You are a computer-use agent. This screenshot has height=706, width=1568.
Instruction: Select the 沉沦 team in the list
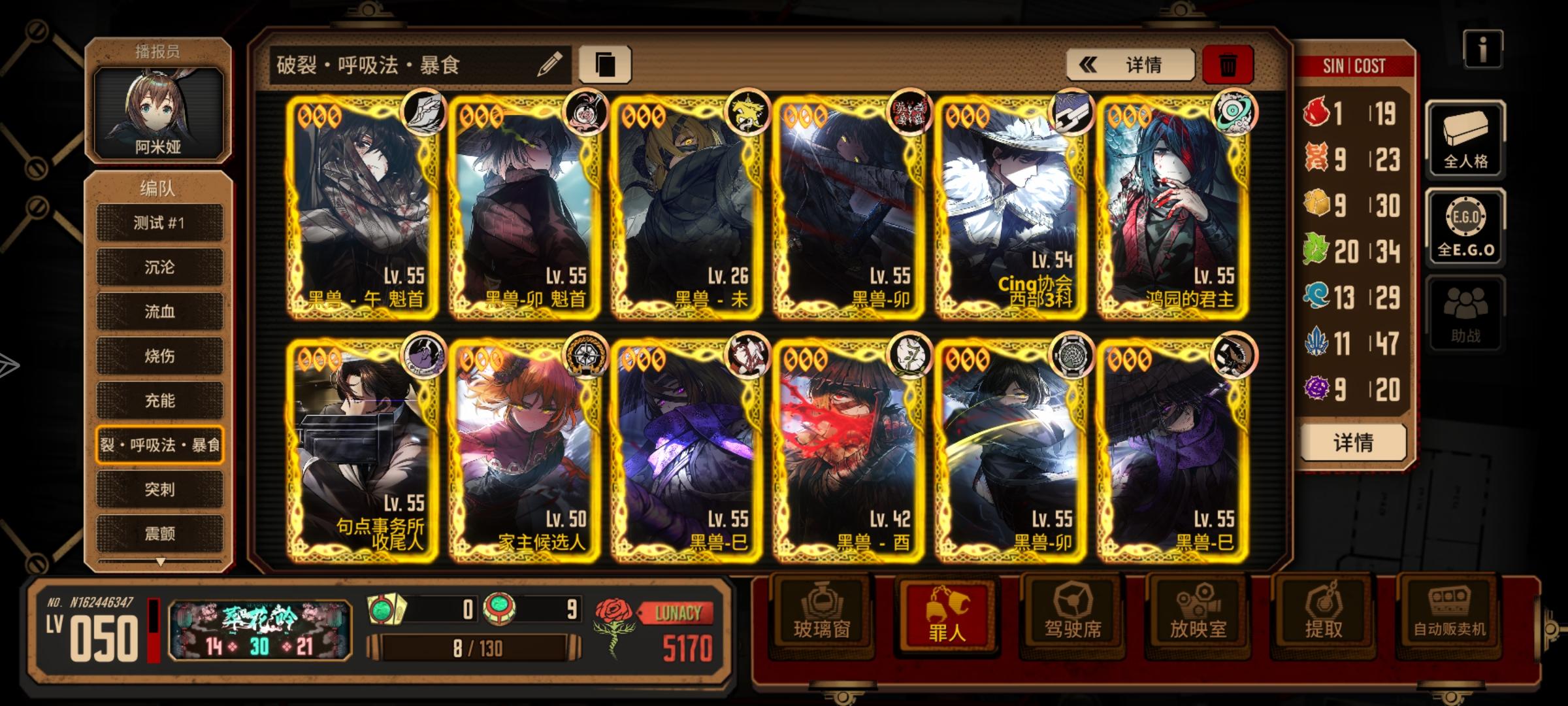[x=159, y=267]
